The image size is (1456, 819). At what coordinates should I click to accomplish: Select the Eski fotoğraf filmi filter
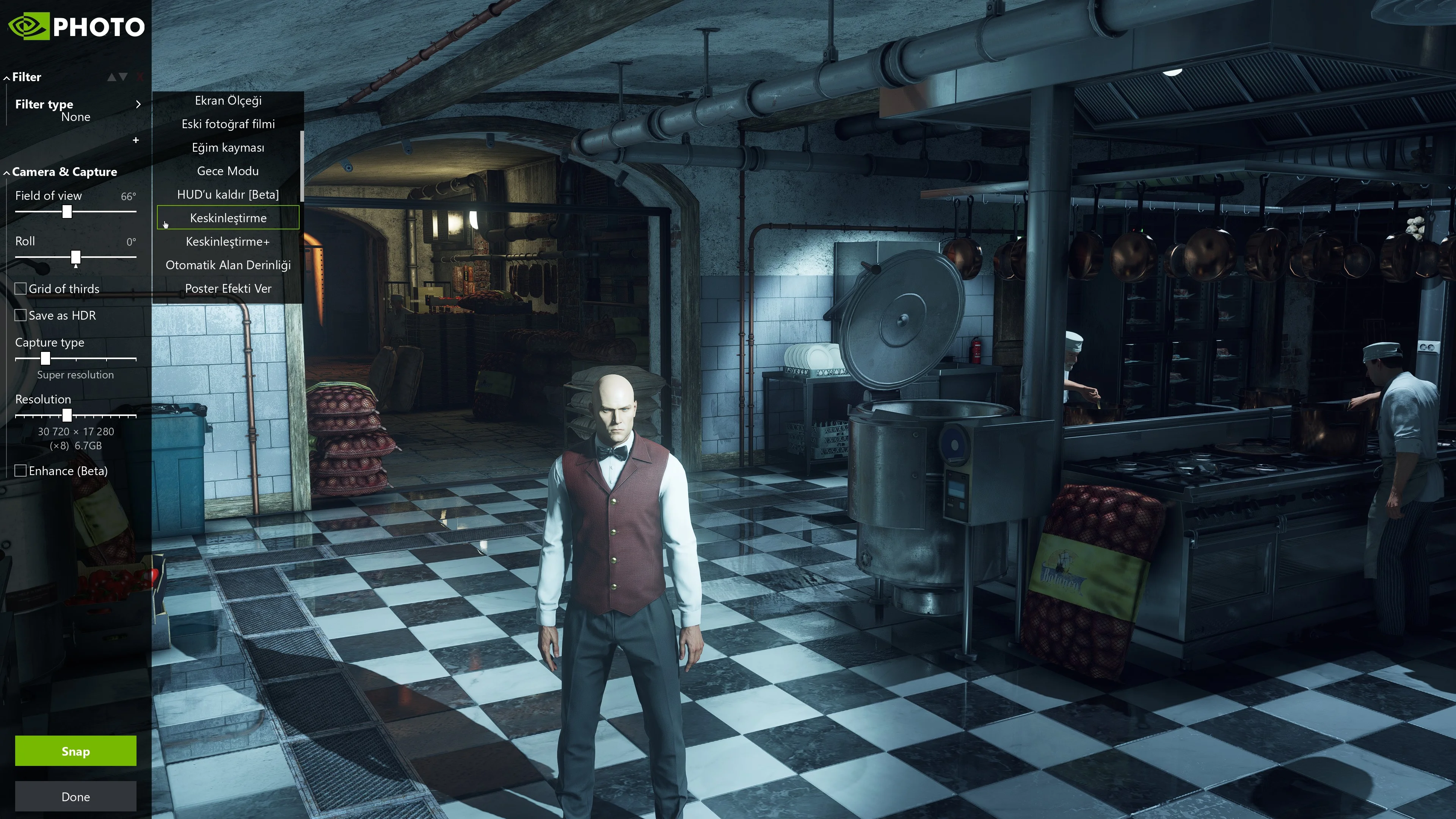pos(228,124)
